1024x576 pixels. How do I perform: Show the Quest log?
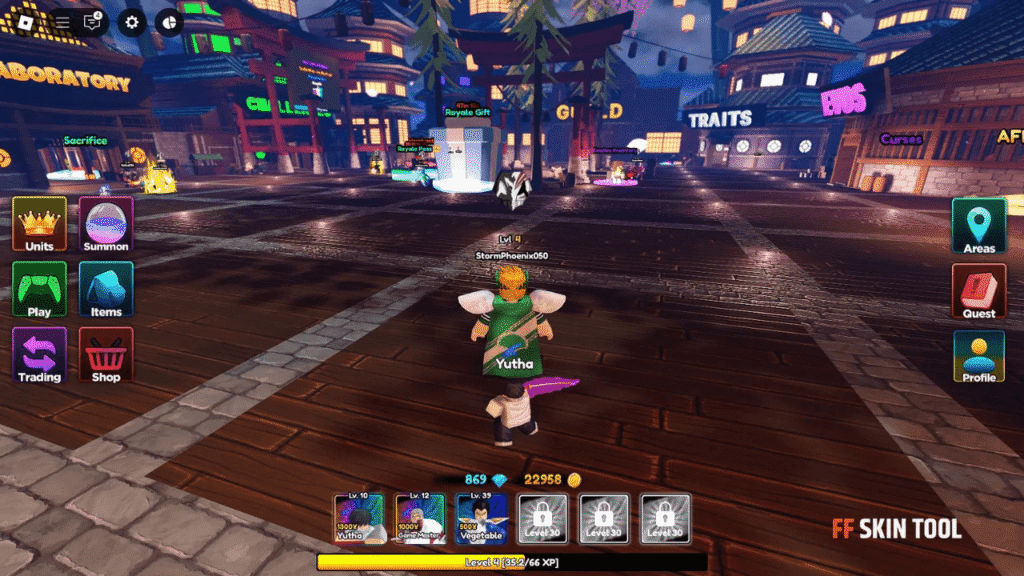coord(979,291)
